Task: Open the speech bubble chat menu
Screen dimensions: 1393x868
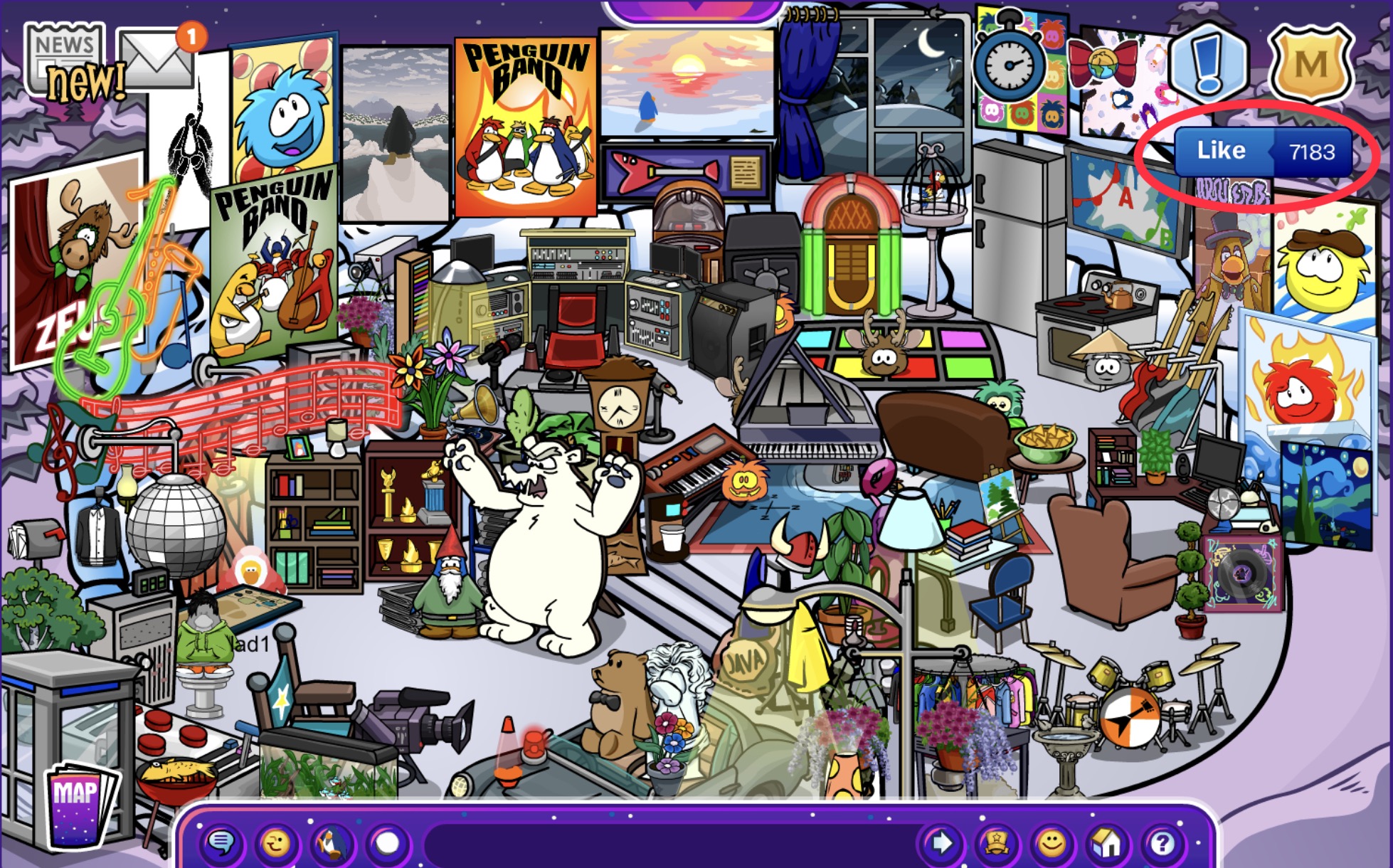Action: coord(221,844)
